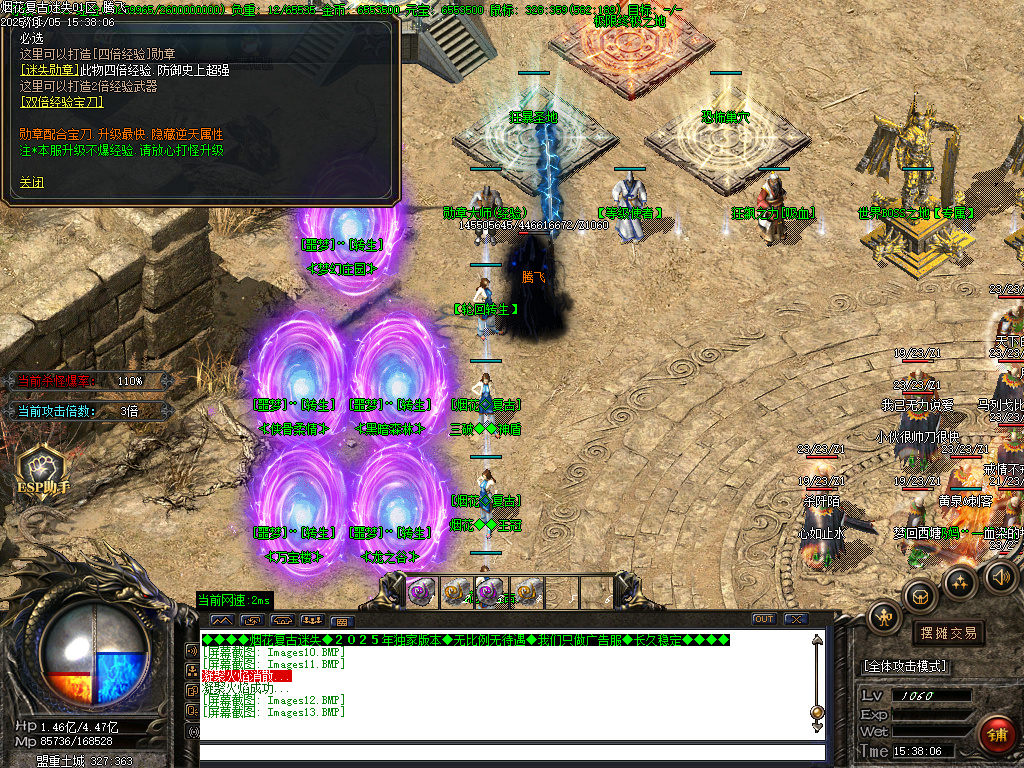Viewport: 1024px width, 768px height.
Task: Open the skills panel sparkle icon
Action: pyautogui.click(x=961, y=581)
